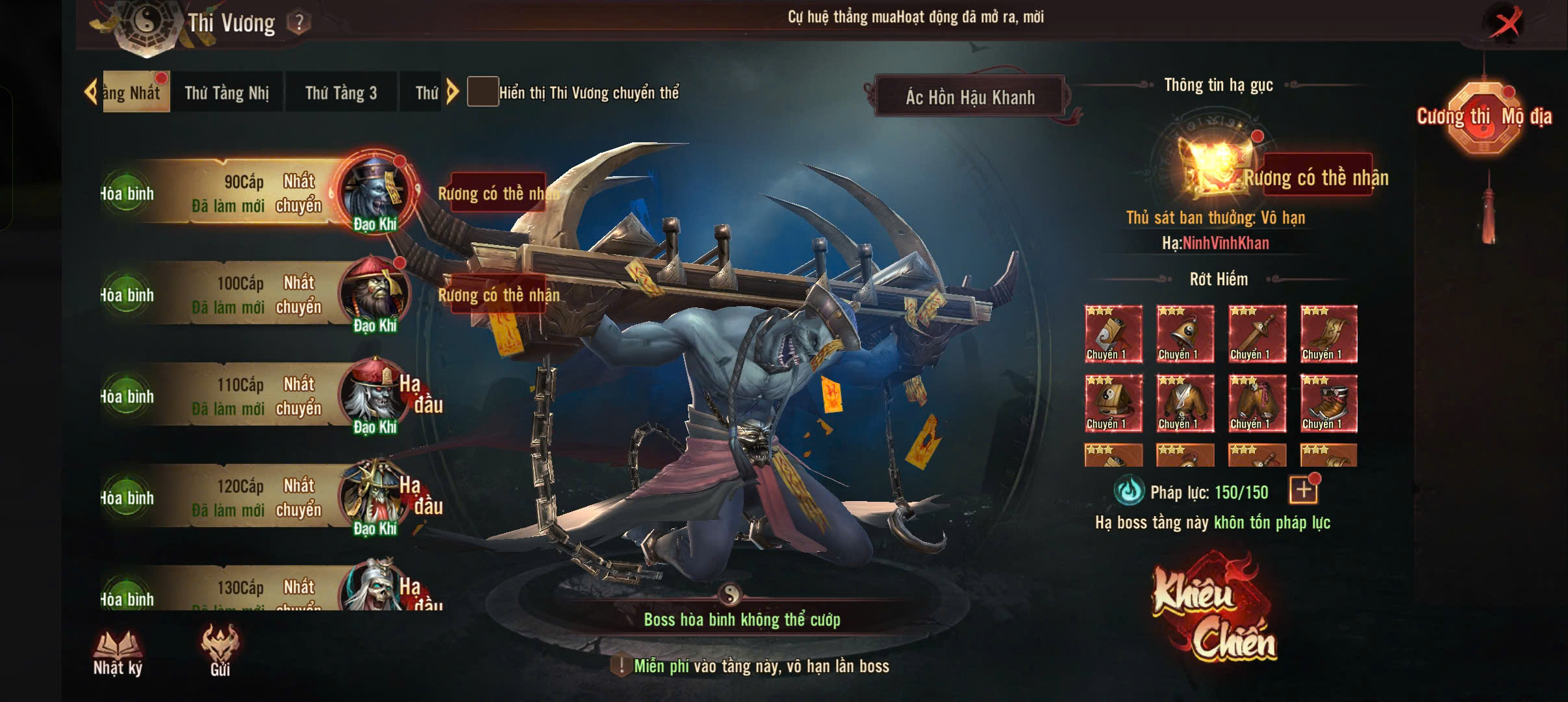
Task: Open the Nhật ký log
Action: coord(118,653)
